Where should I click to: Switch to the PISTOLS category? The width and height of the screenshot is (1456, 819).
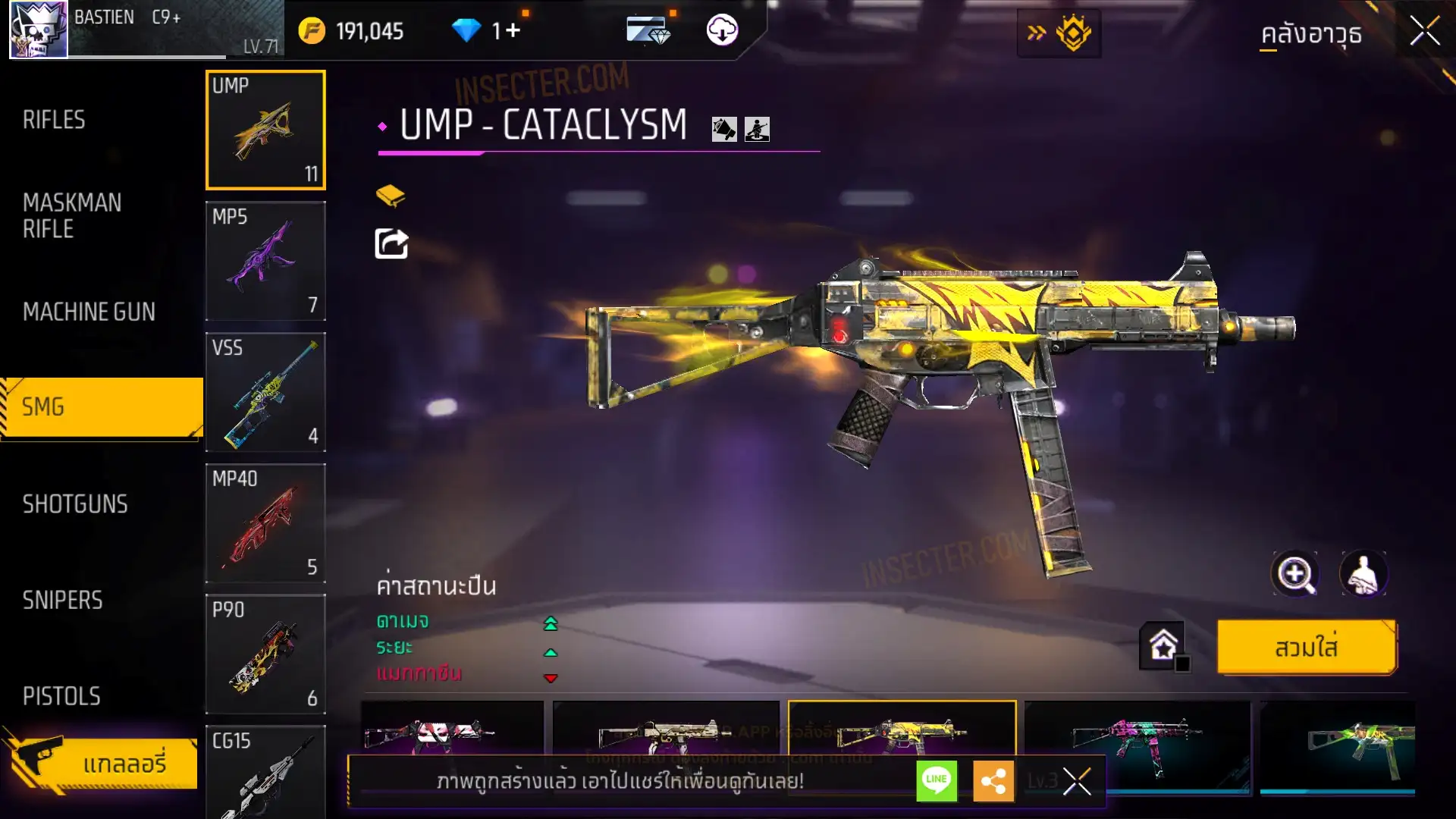coord(61,696)
